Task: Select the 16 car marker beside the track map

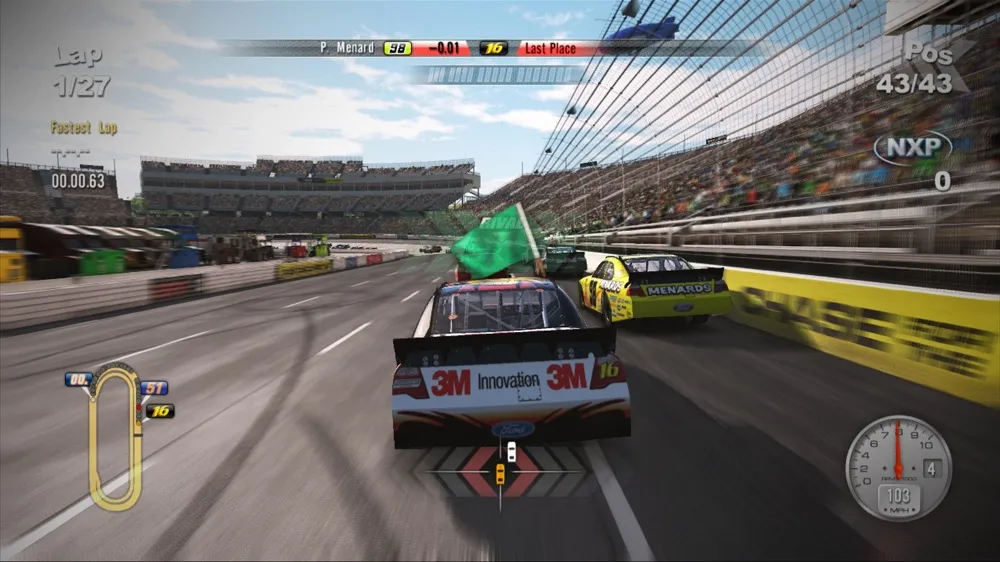Action: coord(160,410)
